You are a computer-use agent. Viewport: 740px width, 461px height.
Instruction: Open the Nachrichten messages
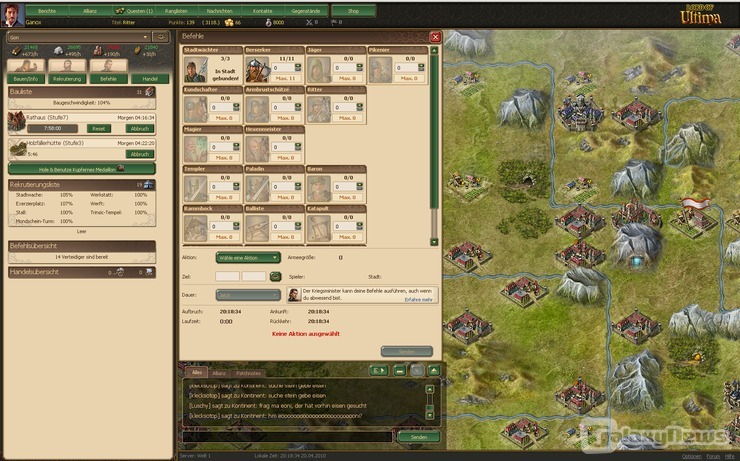(221, 10)
